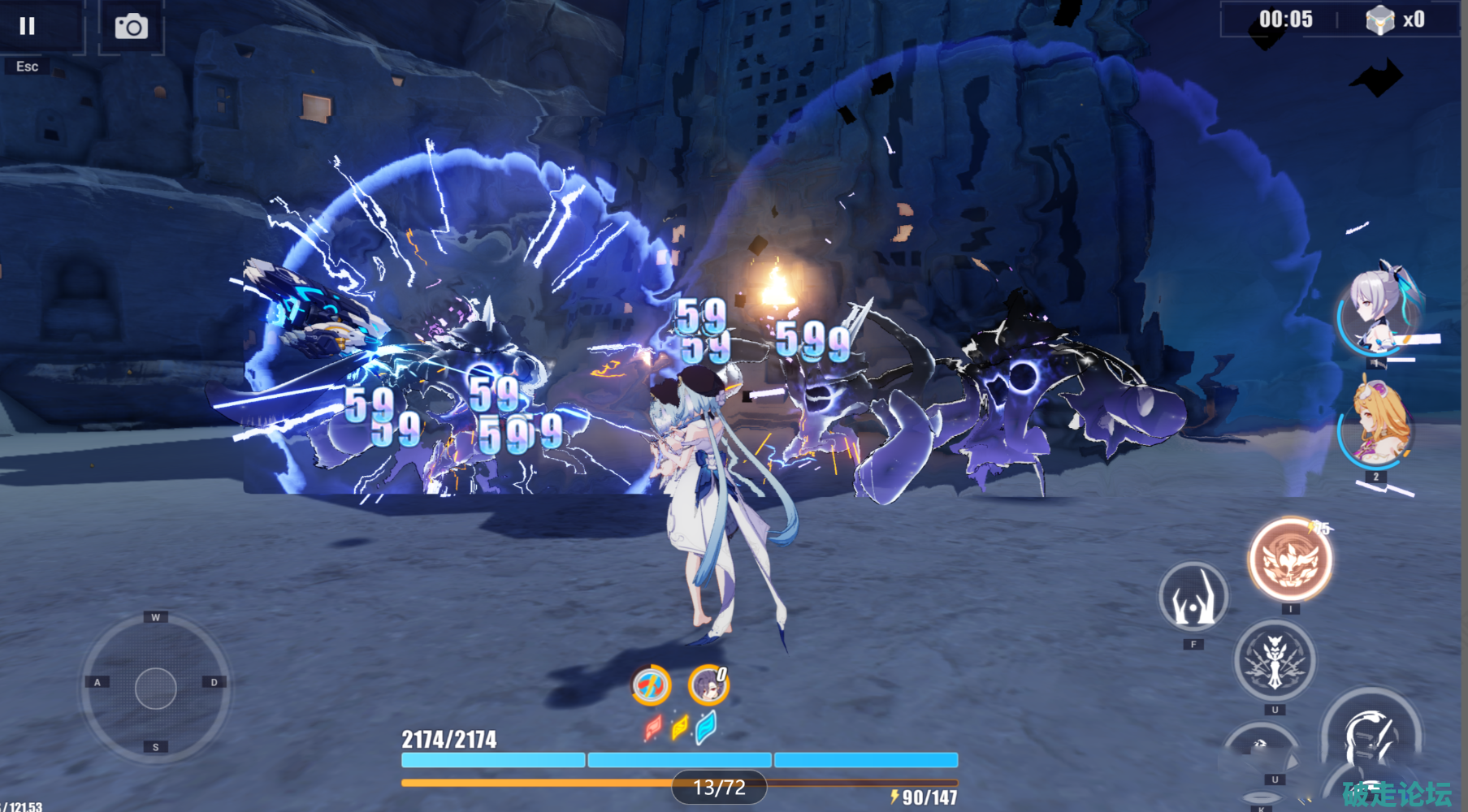
Task: Click the virtual movement joystick center
Action: coord(156,689)
